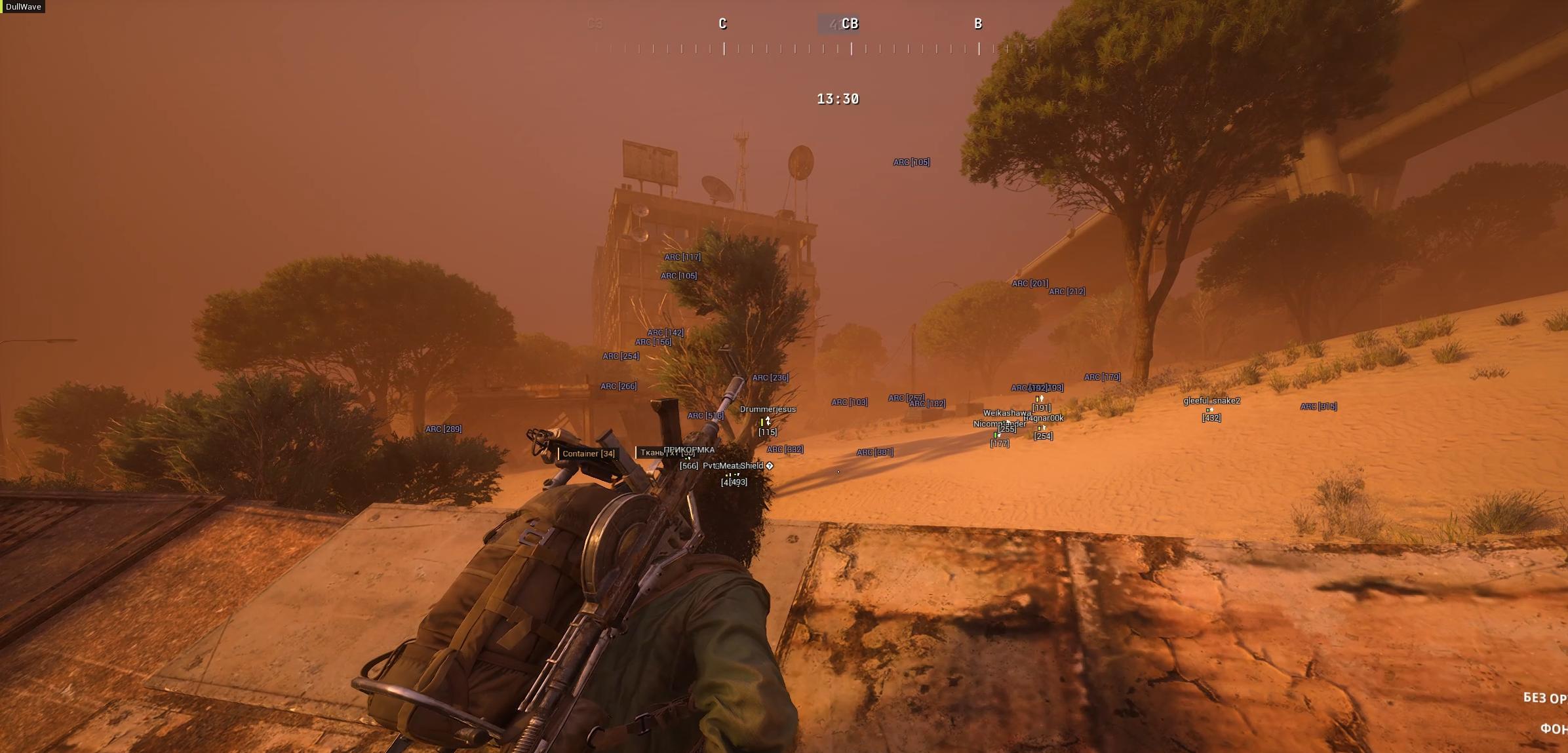Select the Weikashawa player marker

click(x=1007, y=414)
